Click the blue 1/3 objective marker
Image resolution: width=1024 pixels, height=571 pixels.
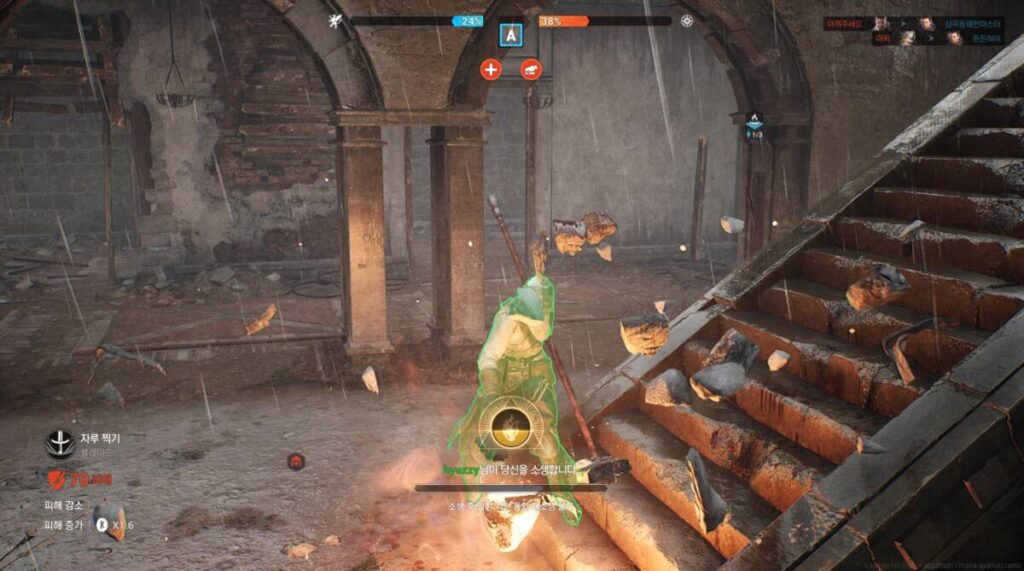[755, 124]
